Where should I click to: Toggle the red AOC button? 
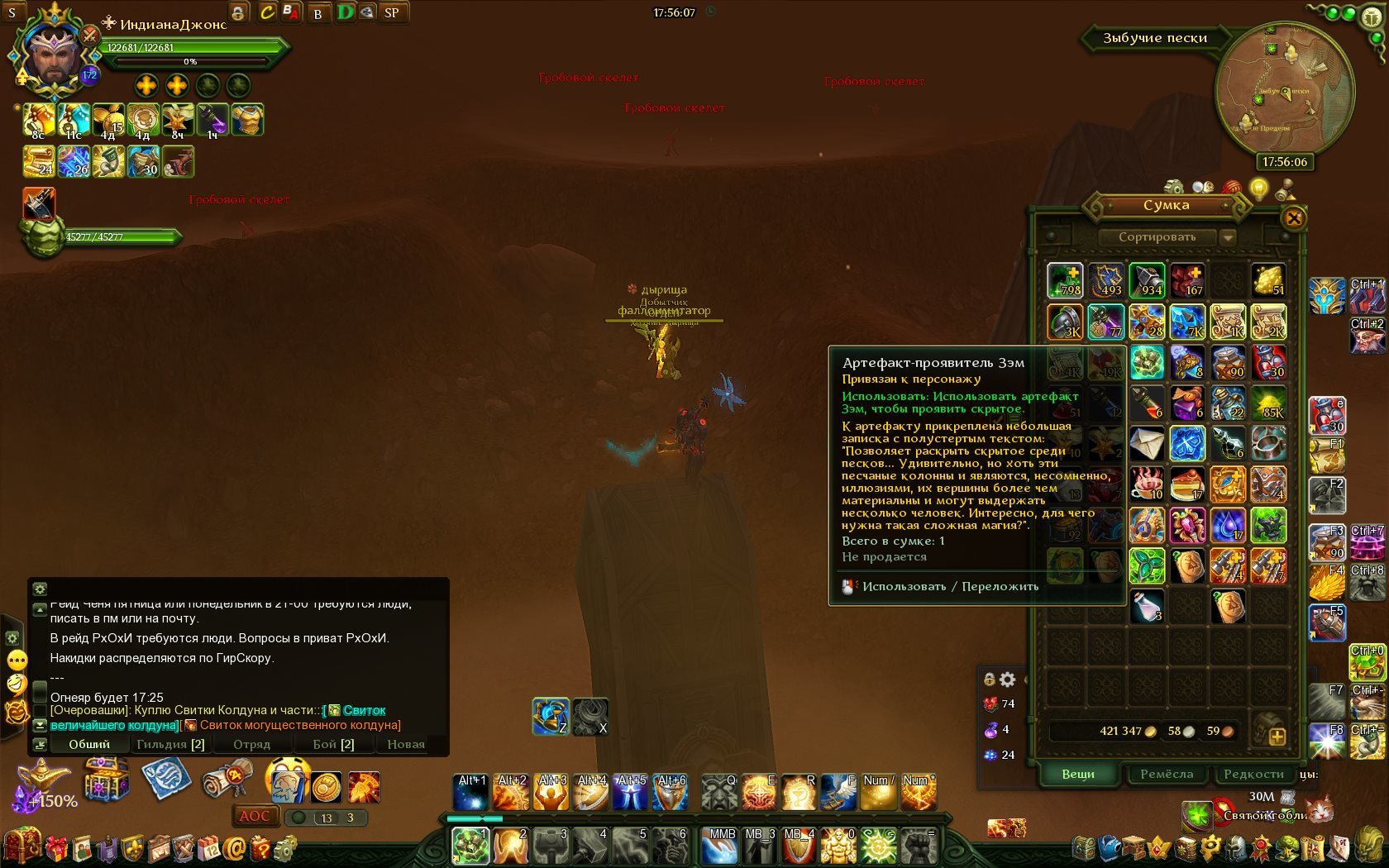tap(254, 816)
